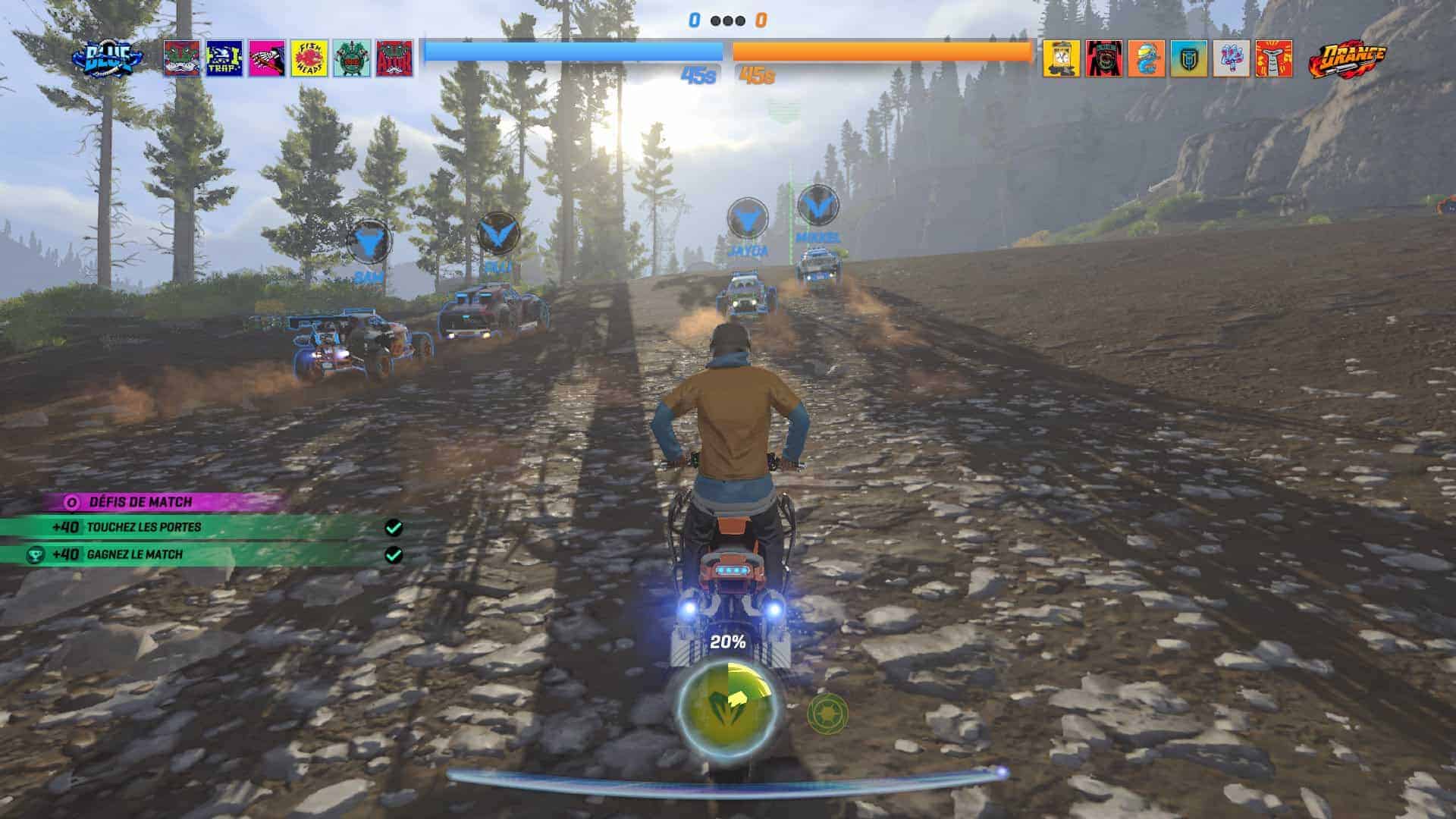Image resolution: width=1456 pixels, height=819 pixels.
Task: Select the blue dragon on orange badge
Action: coord(1146,58)
